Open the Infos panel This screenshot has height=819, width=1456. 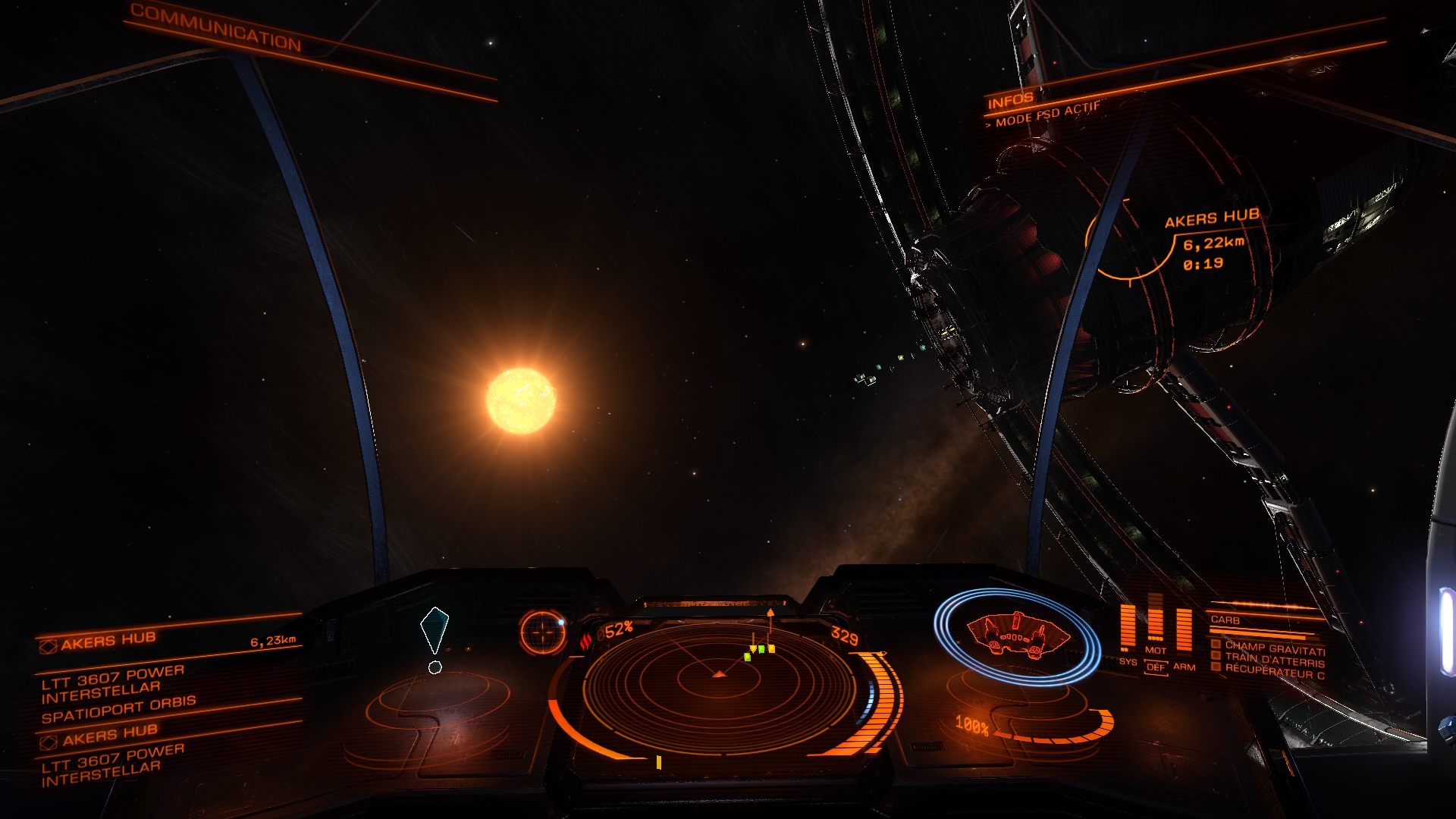pos(1010,99)
